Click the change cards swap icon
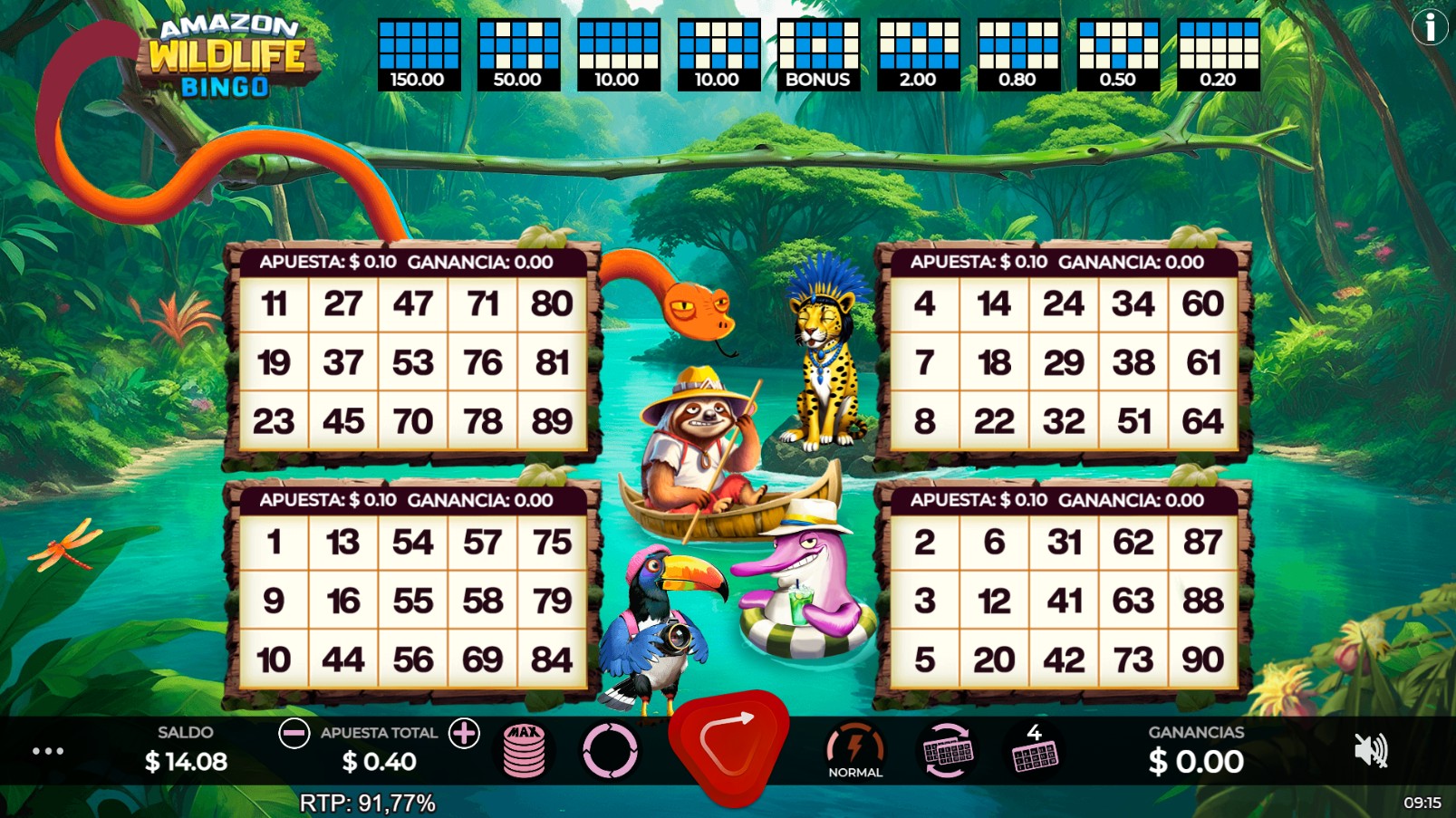The height and width of the screenshot is (818, 1456). [945, 750]
